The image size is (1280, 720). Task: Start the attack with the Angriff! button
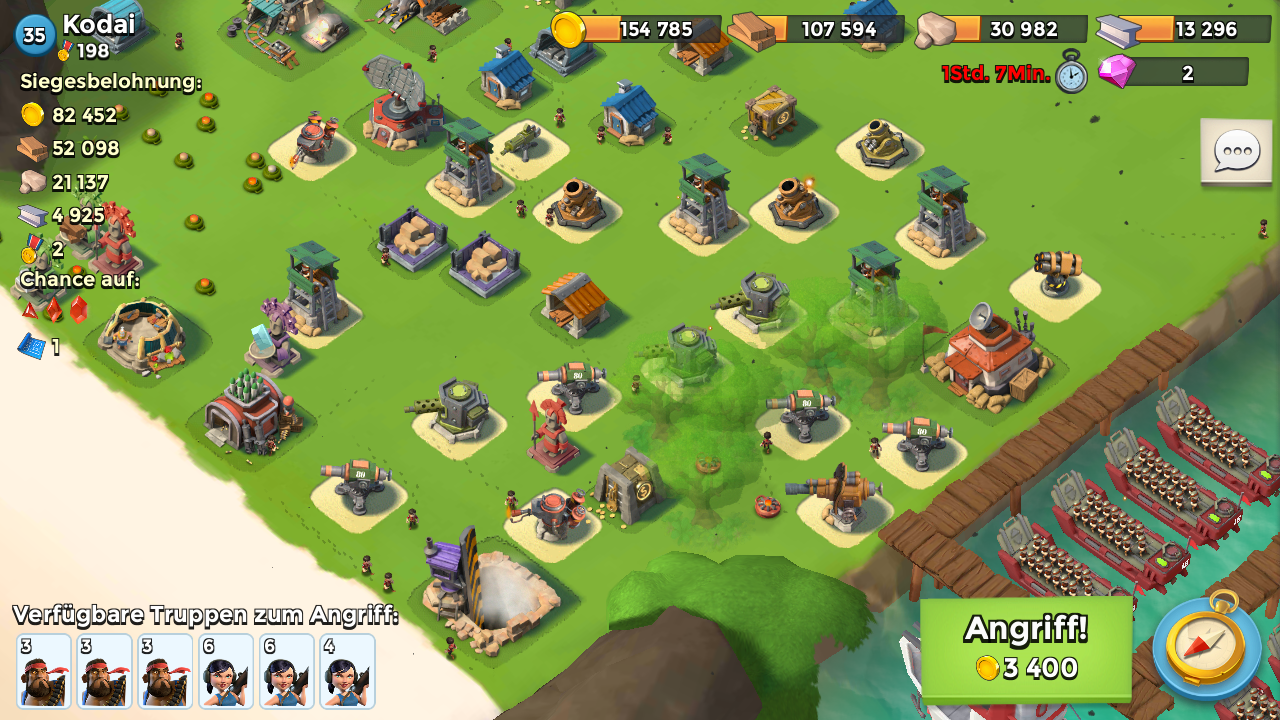[1025, 647]
